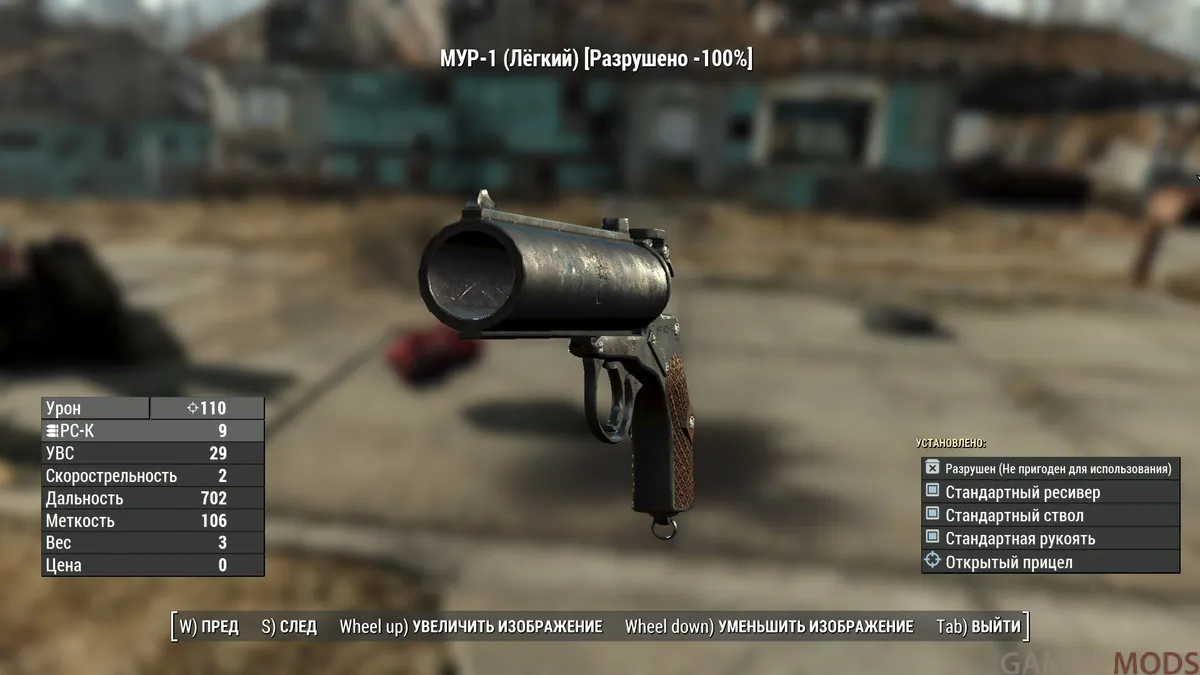Go to previous item with ПРЕД
The image size is (1200, 675).
[209, 627]
